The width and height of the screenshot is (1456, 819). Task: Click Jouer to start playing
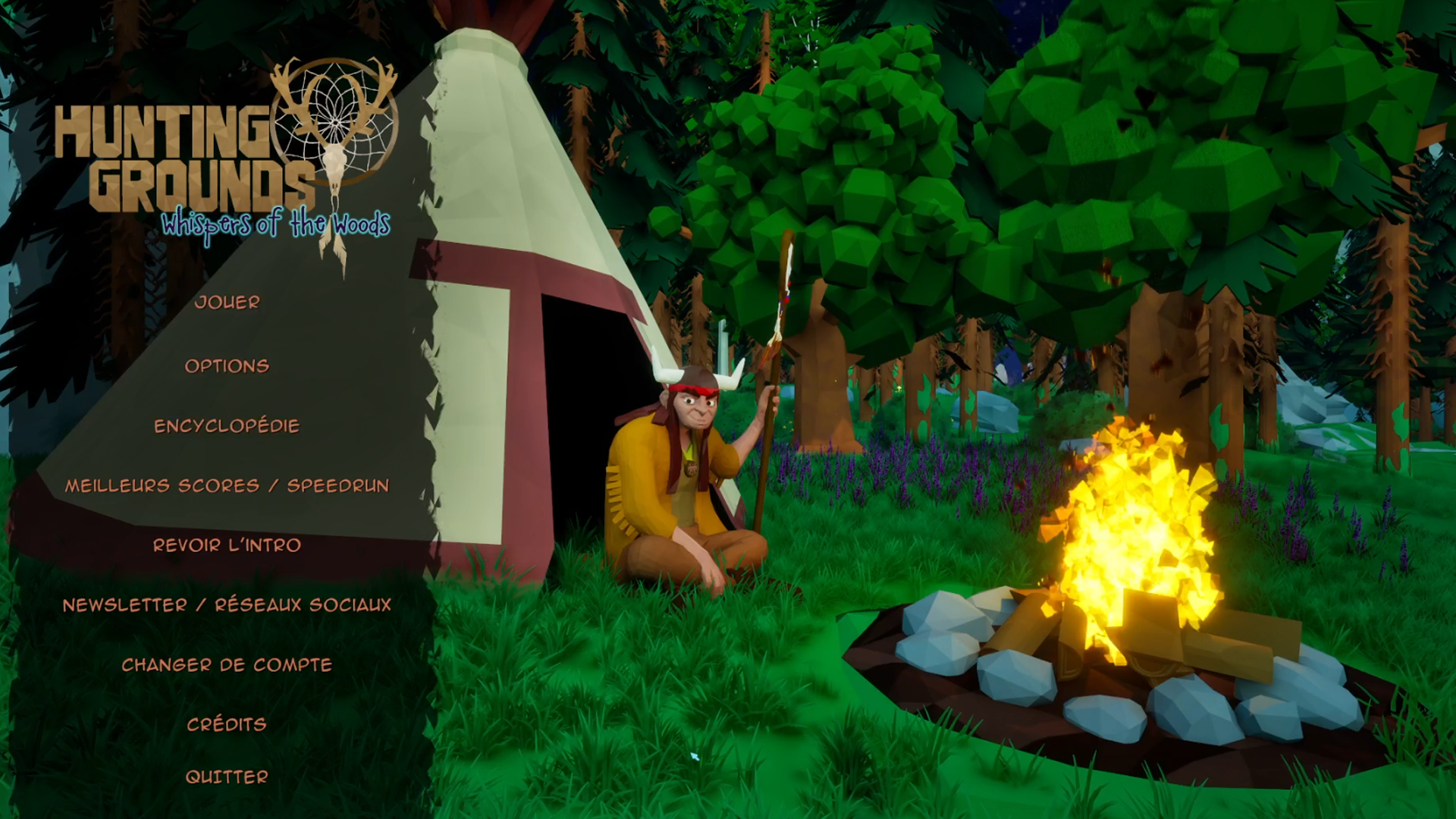click(x=227, y=303)
